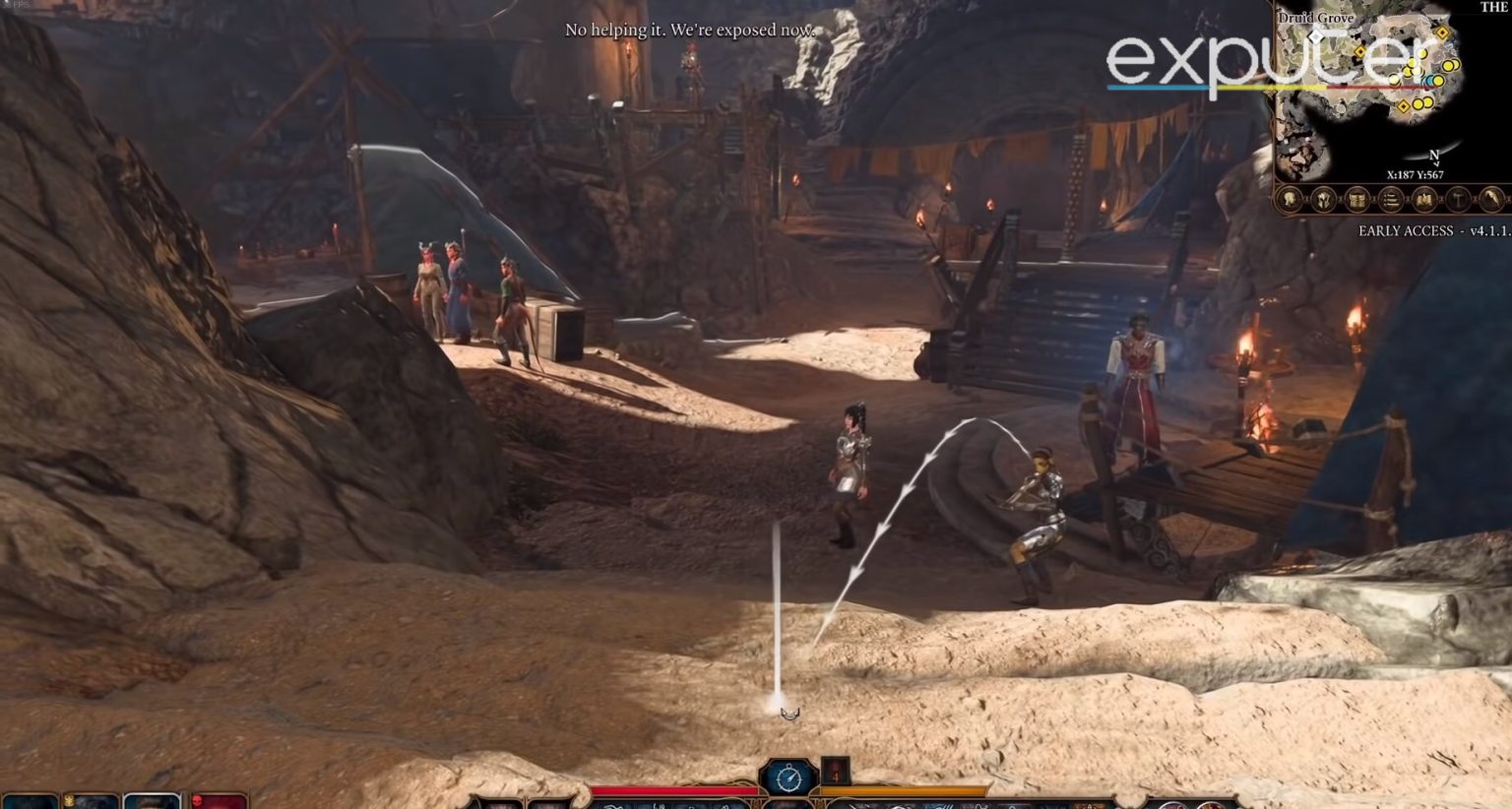Click the hammer icon under the minimap

coord(1458,201)
